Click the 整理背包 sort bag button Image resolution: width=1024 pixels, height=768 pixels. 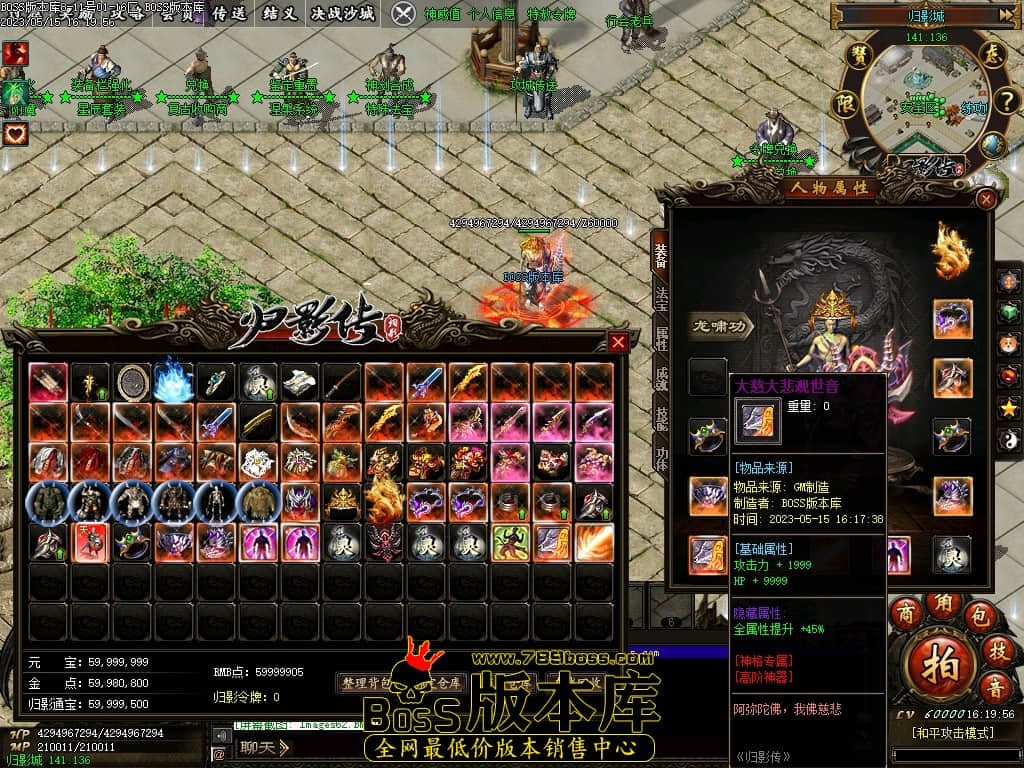368,683
